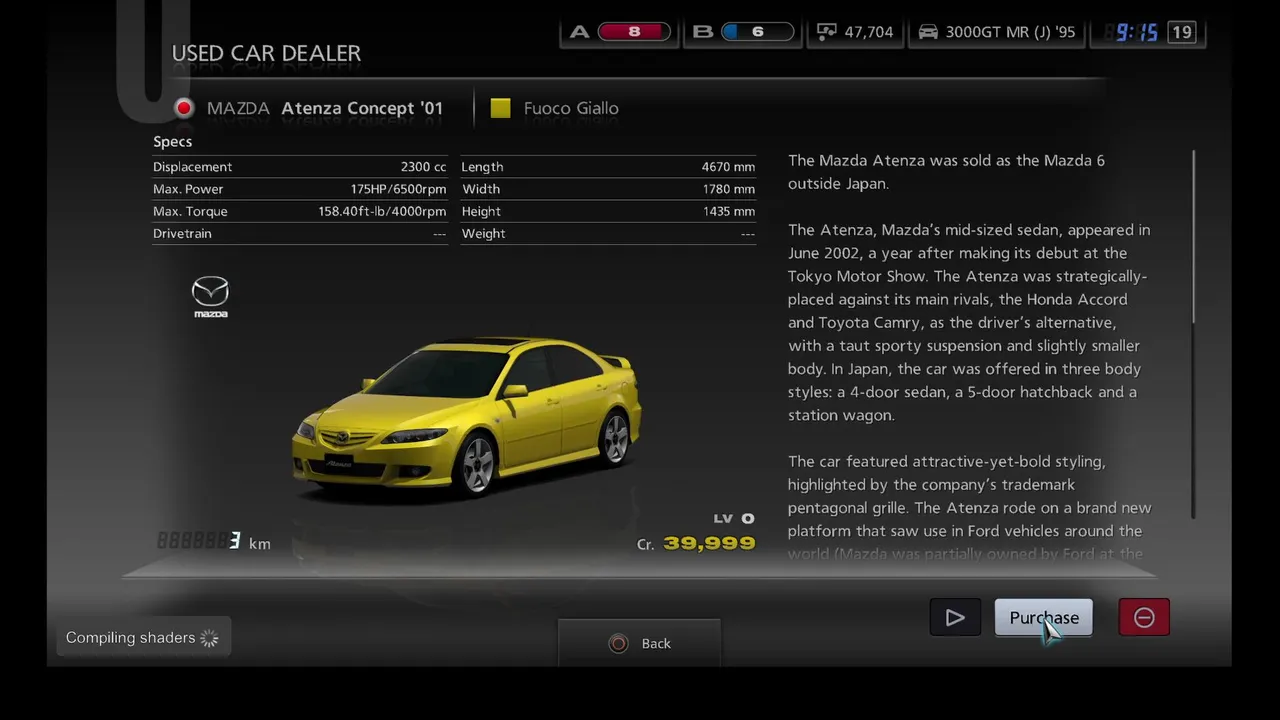Purchase the Mazda Atenza Concept
The width and height of the screenshot is (1280, 720).
[x=1043, y=618]
